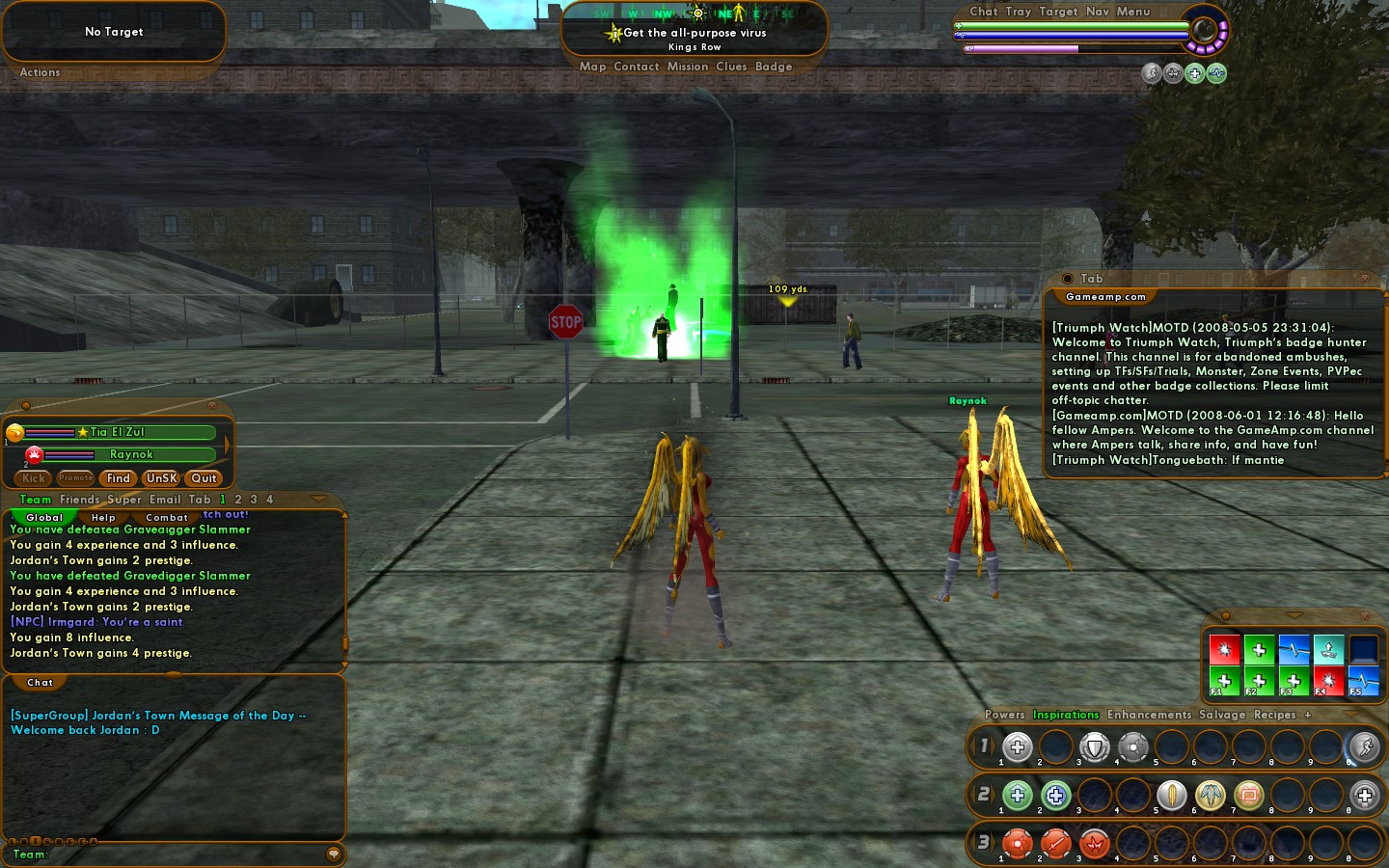The width and height of the screenshot is (1389, 868).
Task: Click the UnSK button
Action: pyautogui.click(x=161, y=478)
